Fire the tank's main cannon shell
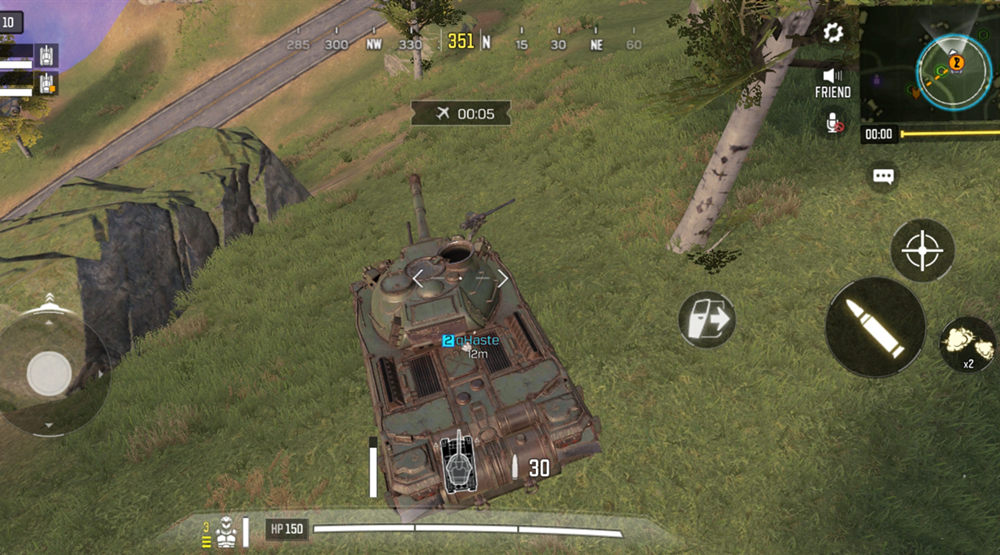This screenshot has width=1000, height=555. (x=875, y=327)
